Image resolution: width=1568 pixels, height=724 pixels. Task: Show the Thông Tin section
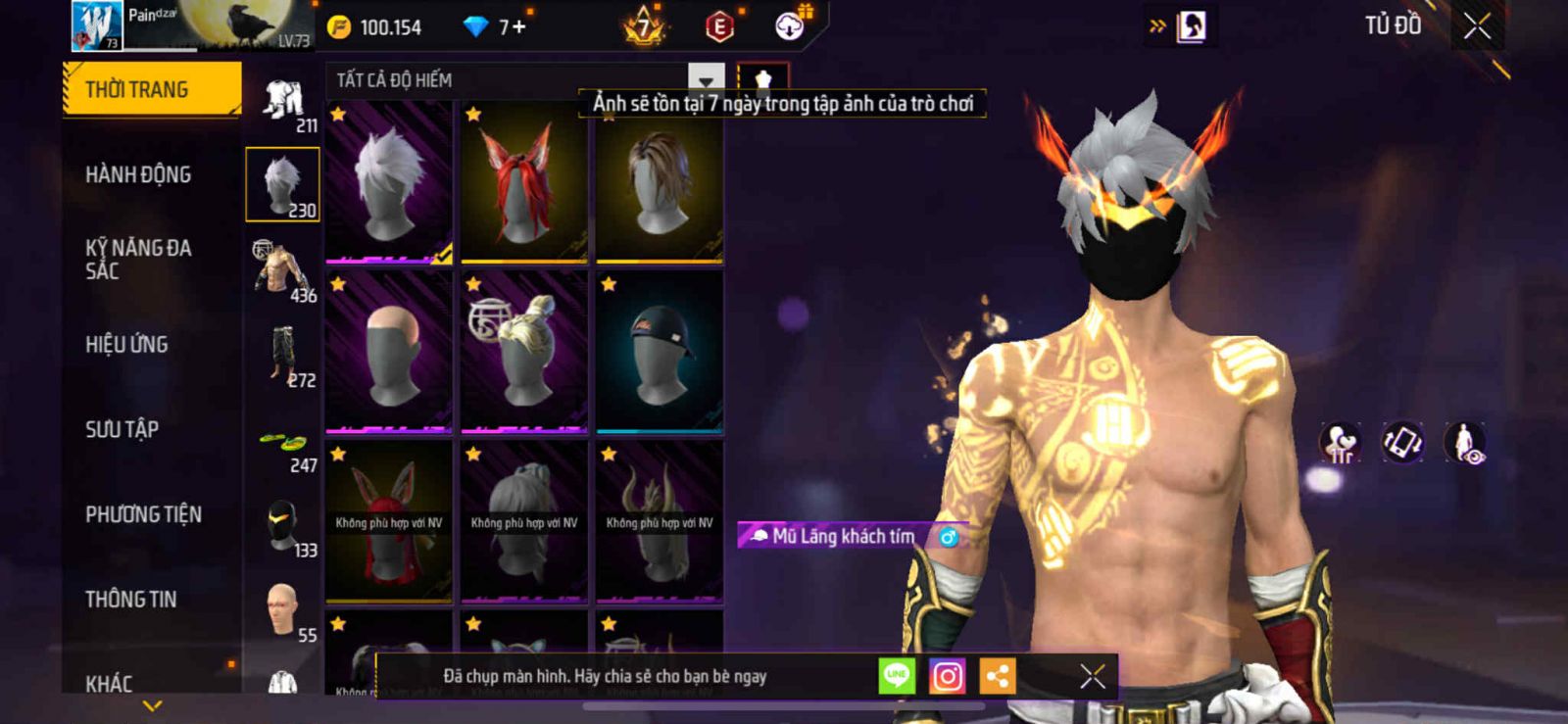130,600
